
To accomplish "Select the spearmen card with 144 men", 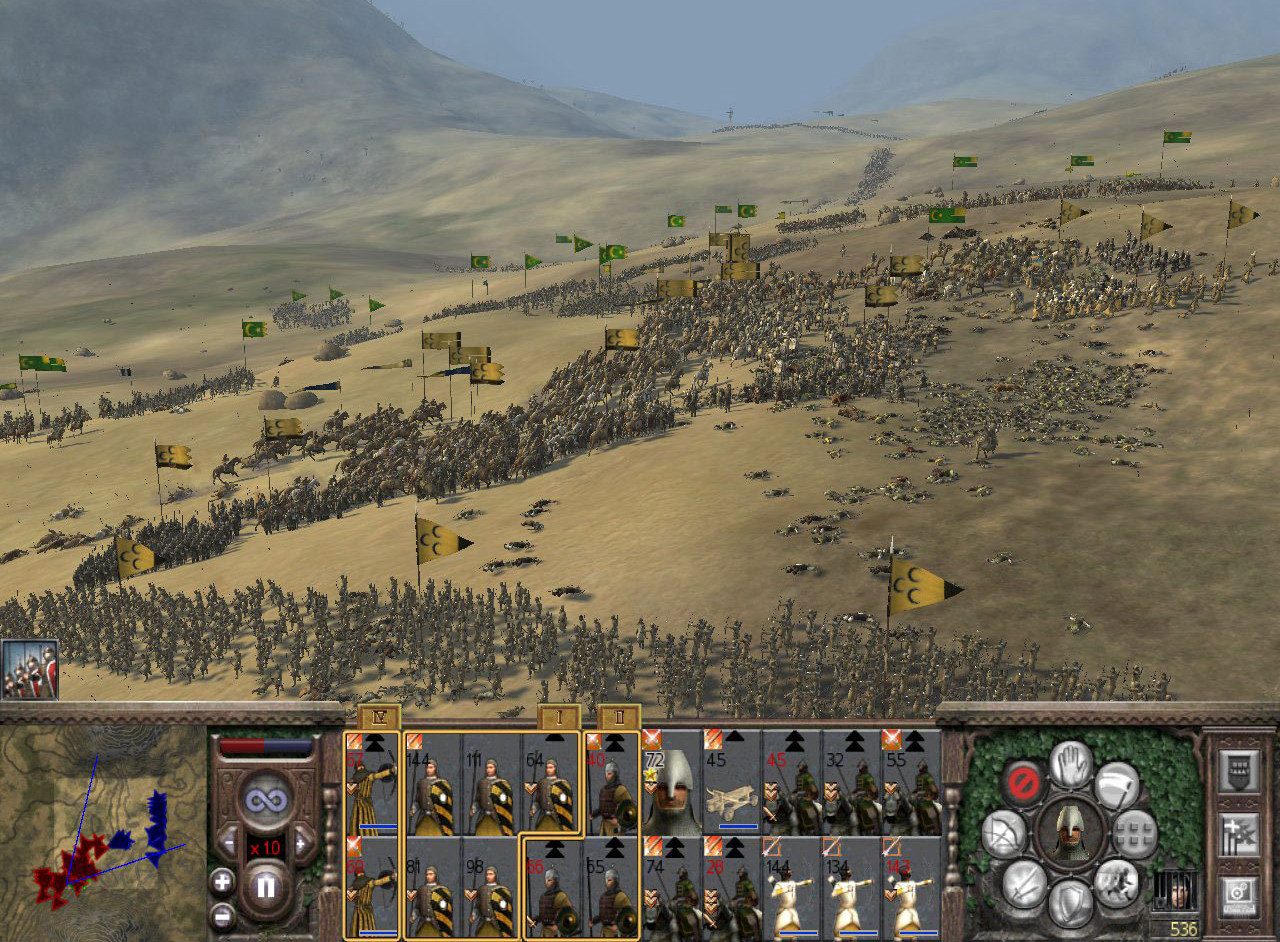I will tap(432, 782).
